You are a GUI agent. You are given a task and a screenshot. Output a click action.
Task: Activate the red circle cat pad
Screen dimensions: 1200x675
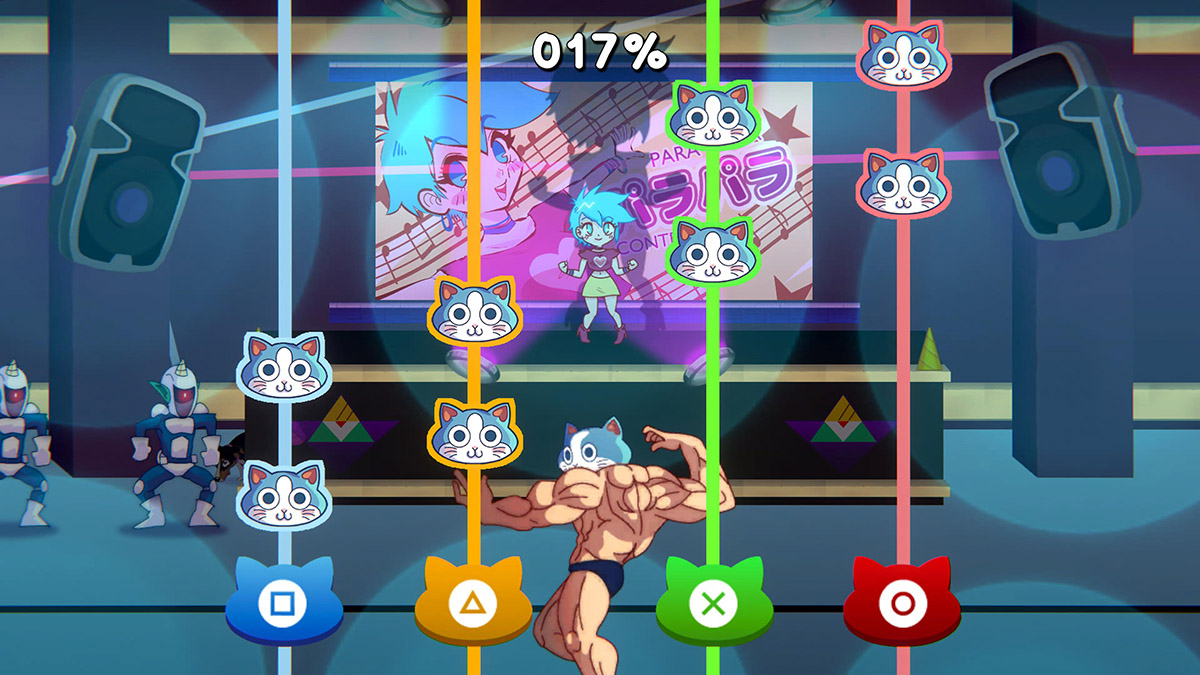coord(902,603)
